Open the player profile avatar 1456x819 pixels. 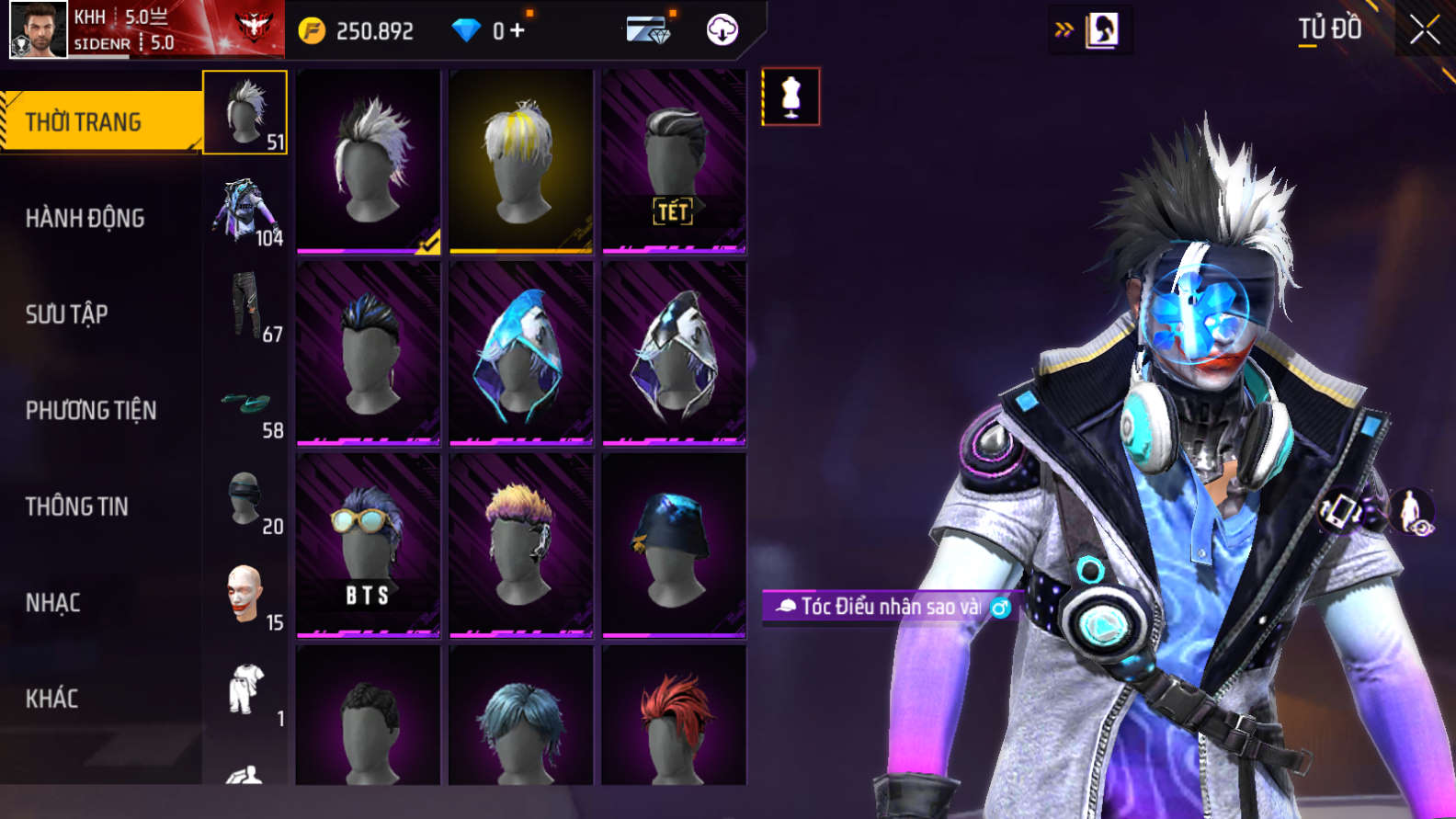(39, 29)
